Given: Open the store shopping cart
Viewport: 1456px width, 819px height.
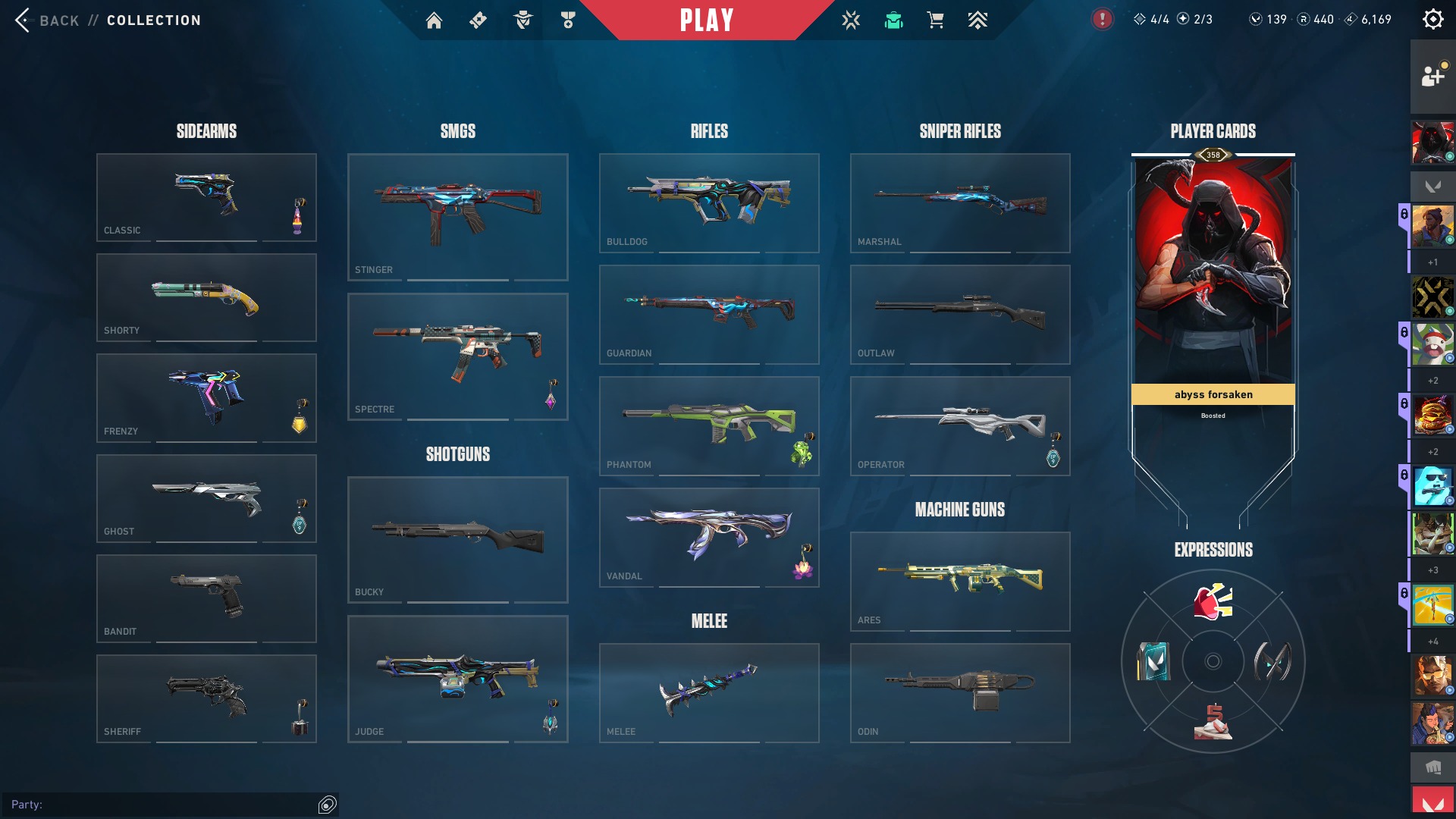Looking at the screenshot, I should [935, 20].
